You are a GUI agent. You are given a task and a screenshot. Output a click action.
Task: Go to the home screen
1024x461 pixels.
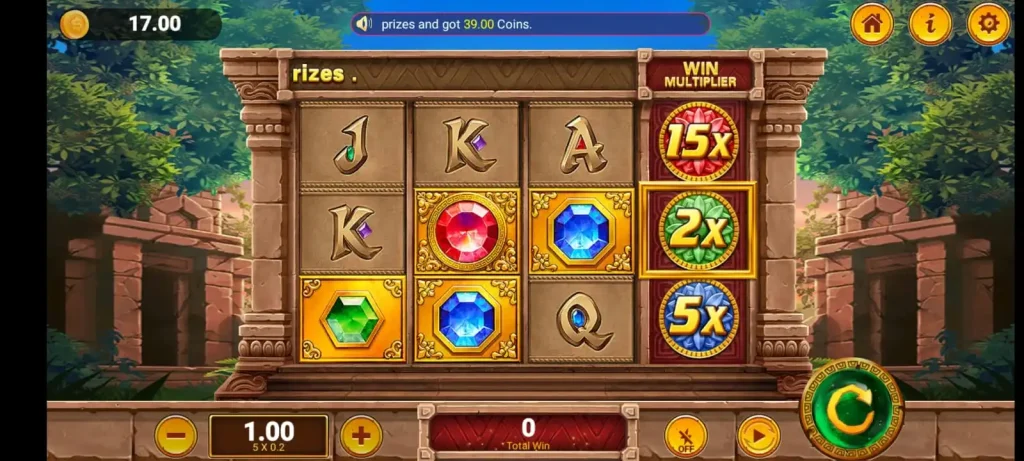[872, 25]
